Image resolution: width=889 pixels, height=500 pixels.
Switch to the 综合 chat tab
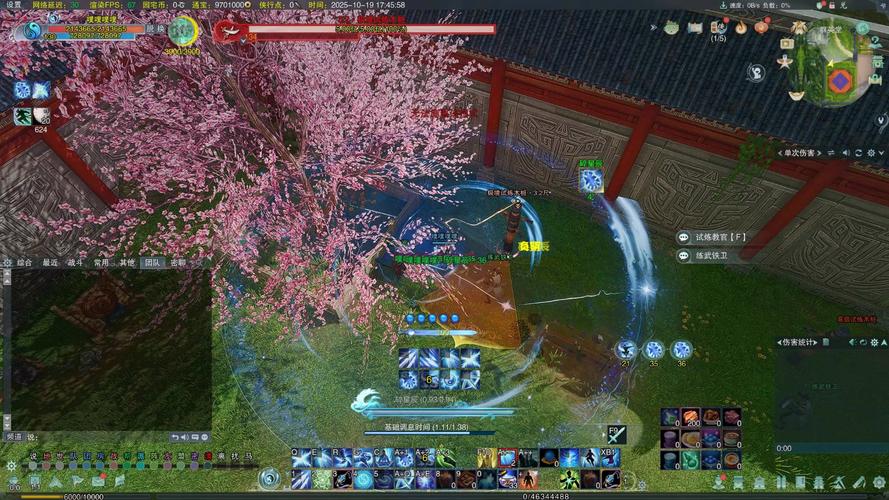click(x=25, y=263)
